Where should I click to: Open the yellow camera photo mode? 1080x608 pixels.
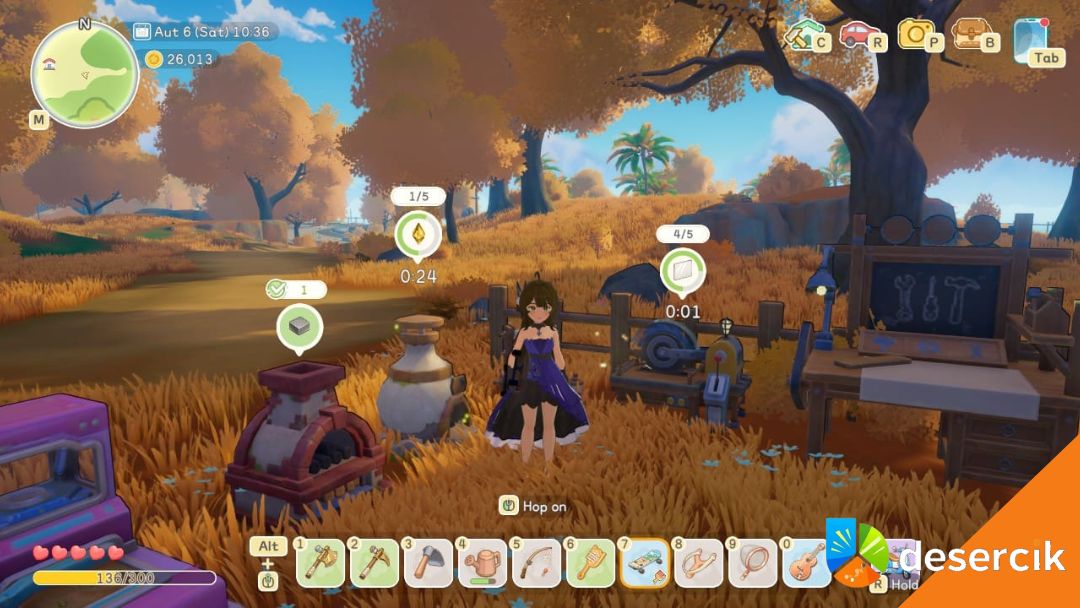click(913, 33)
